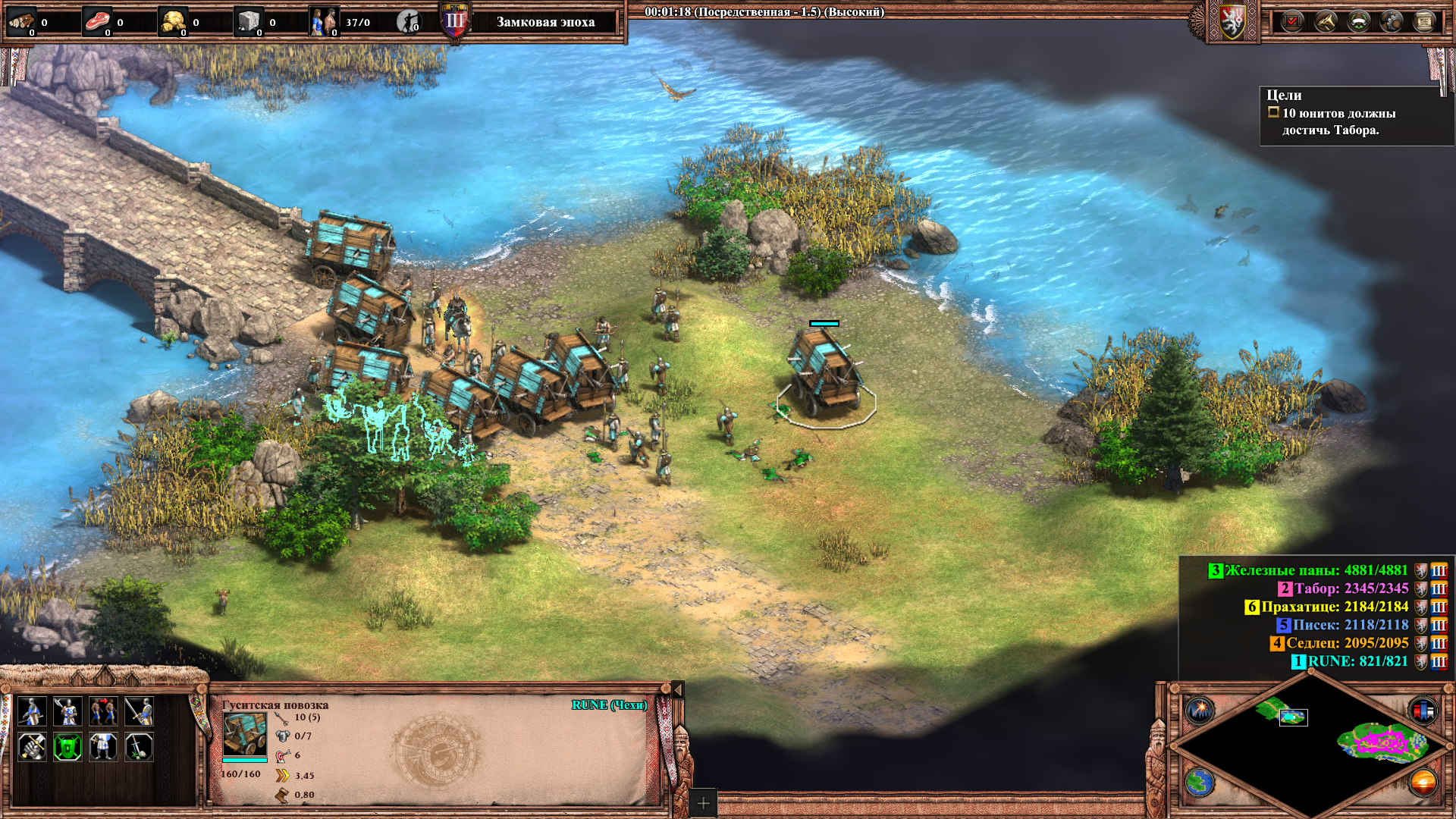
Task: Click the flare signal minimap button
Action: (x=1200, y=711)
